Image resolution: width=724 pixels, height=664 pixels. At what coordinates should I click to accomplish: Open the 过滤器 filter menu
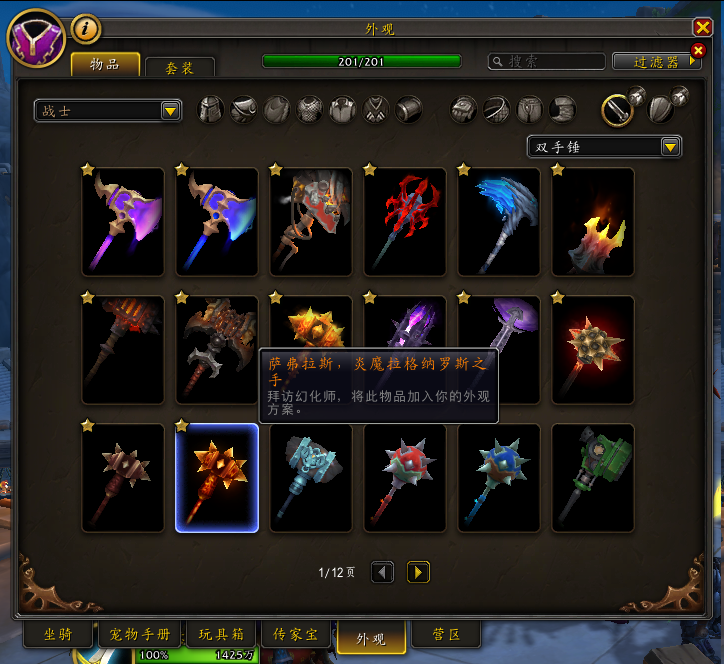657,62
